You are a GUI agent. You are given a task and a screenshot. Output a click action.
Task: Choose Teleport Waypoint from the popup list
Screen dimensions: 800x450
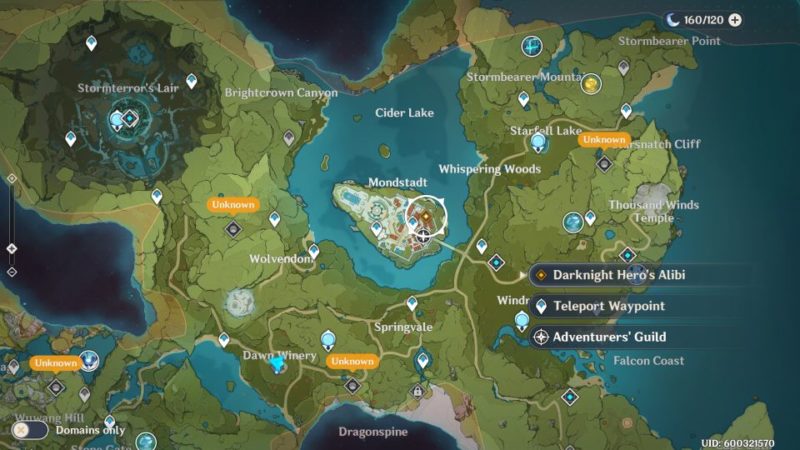pos(608,306)
